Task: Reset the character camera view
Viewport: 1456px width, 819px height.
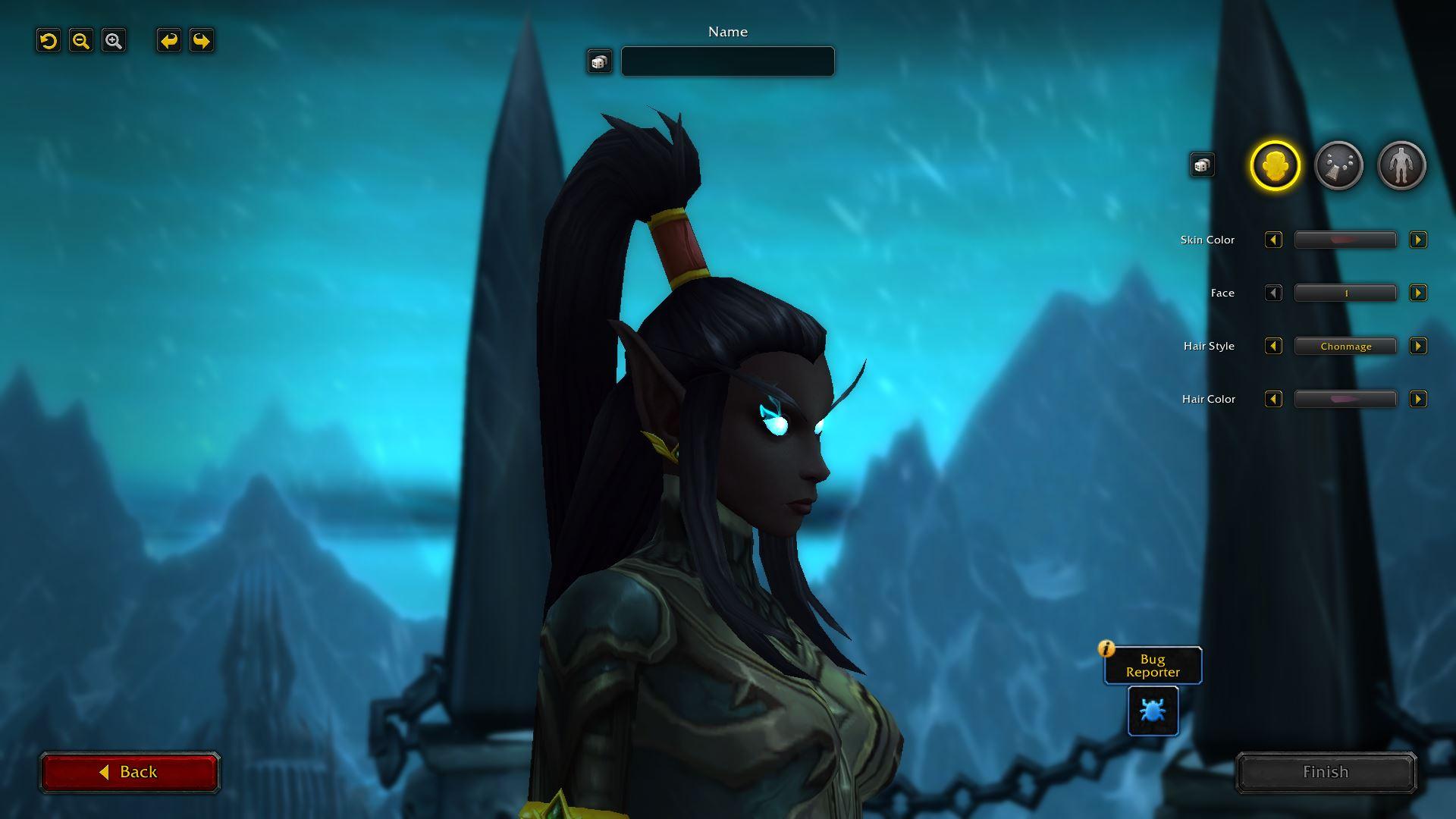Action: pos(49,41)
